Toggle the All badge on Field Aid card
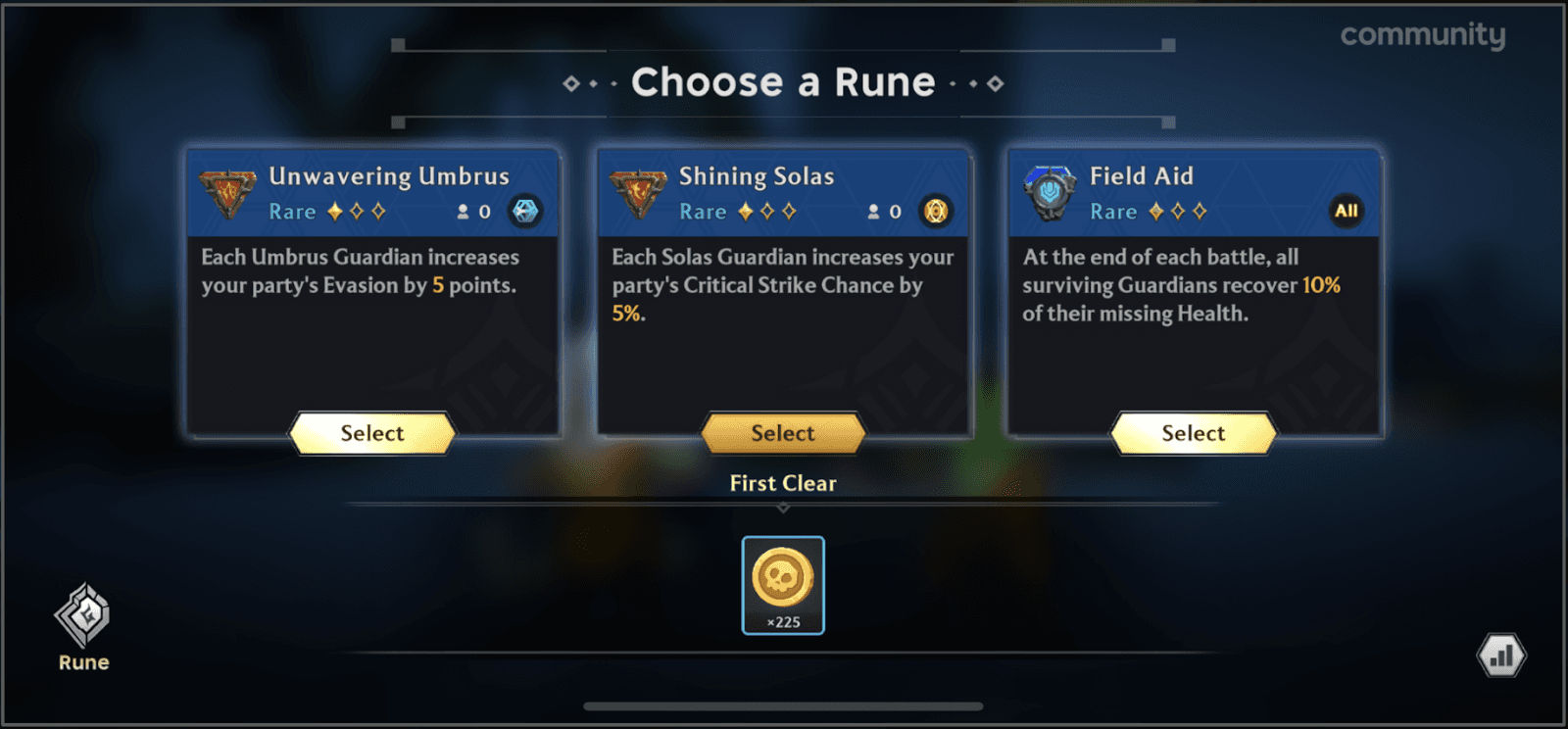This screenshot has height=729, width=1568. click(x=1347, y=211)
